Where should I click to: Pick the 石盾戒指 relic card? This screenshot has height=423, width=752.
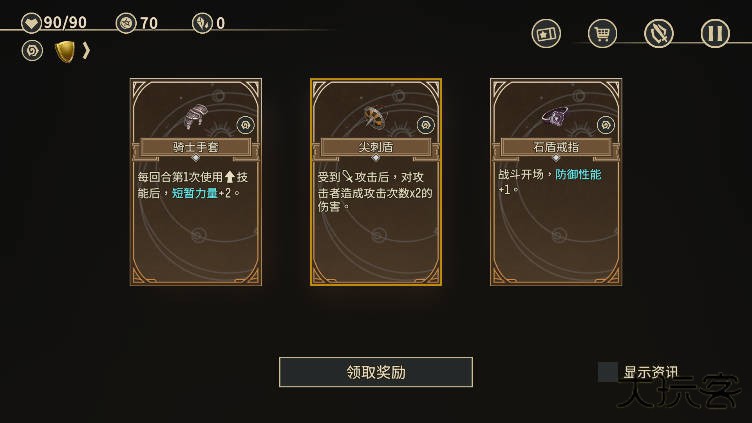tap(556, 182)
